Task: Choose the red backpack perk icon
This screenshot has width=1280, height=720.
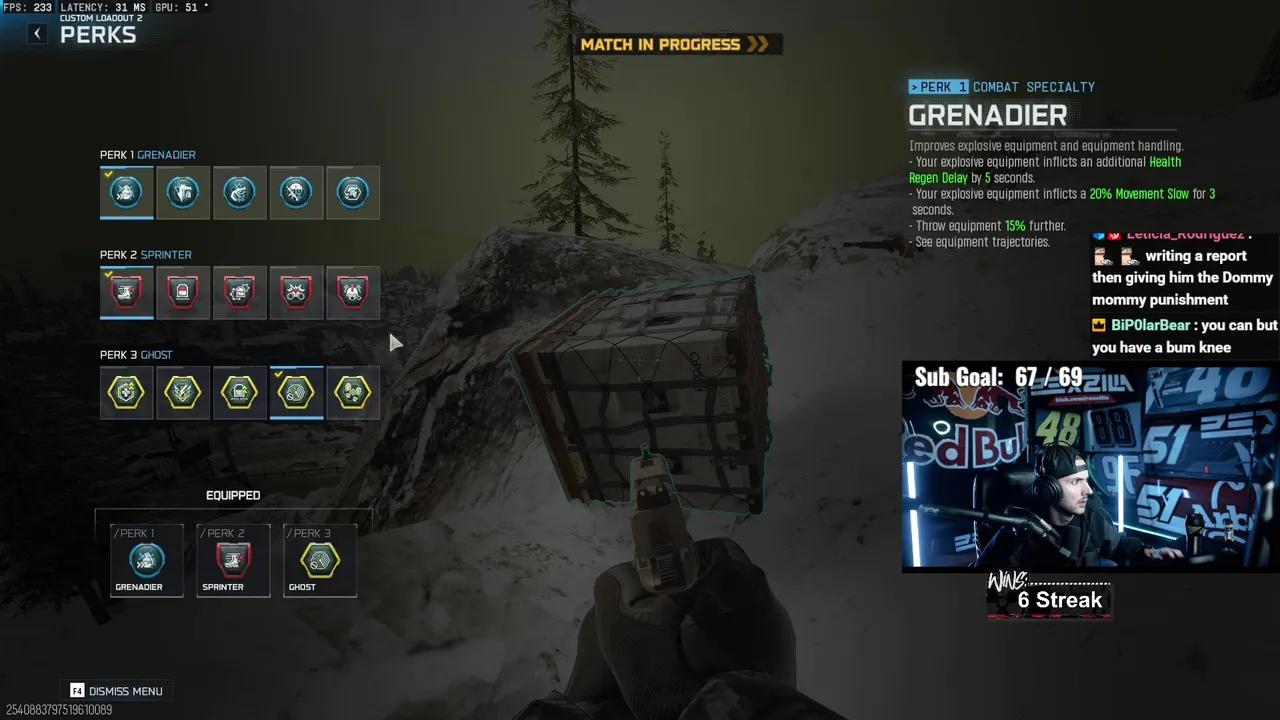Action: coord(183,292)
